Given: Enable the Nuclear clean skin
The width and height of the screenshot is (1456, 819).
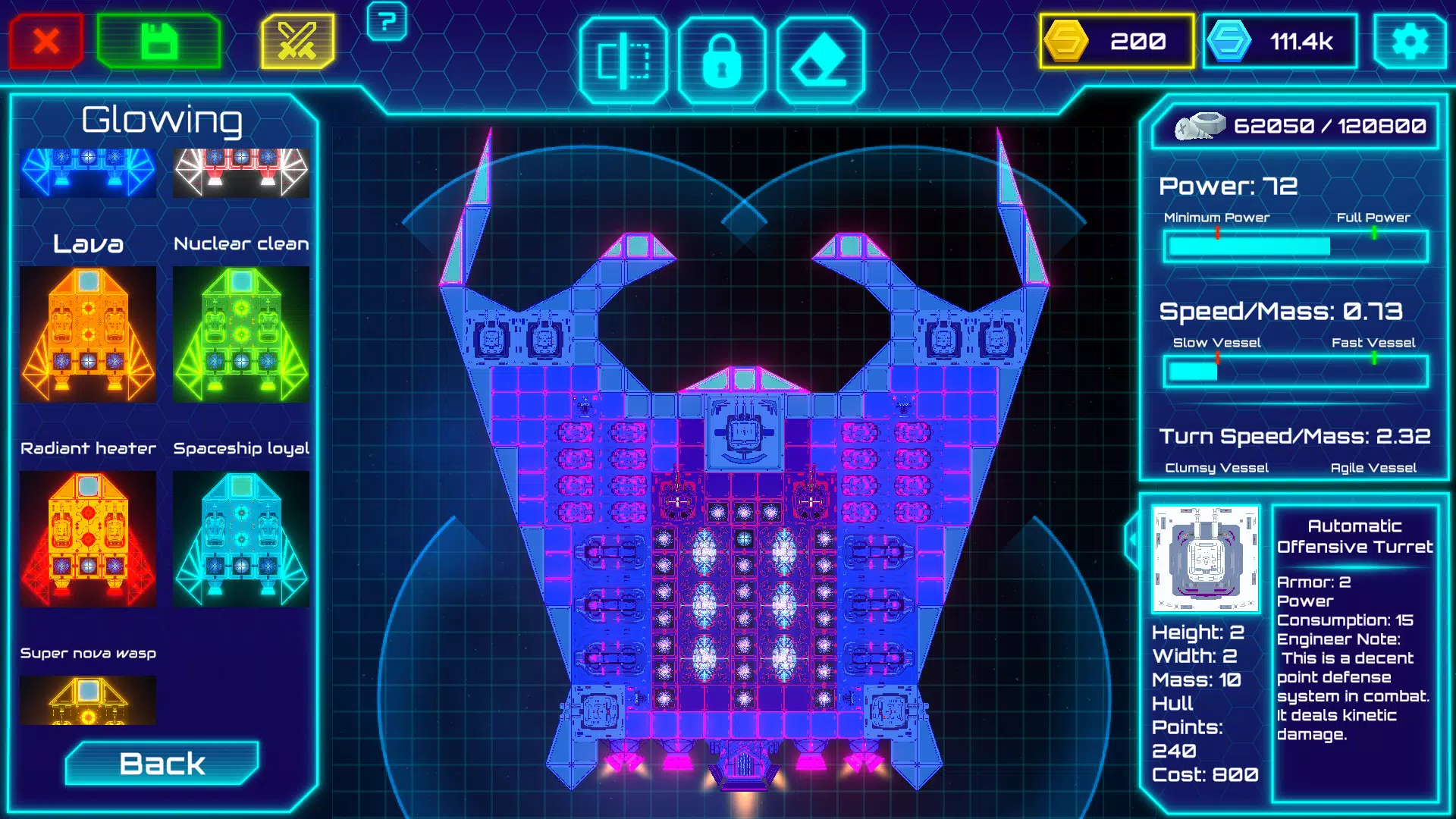Looking at the screenshot, I should click(x=241, y=334).
